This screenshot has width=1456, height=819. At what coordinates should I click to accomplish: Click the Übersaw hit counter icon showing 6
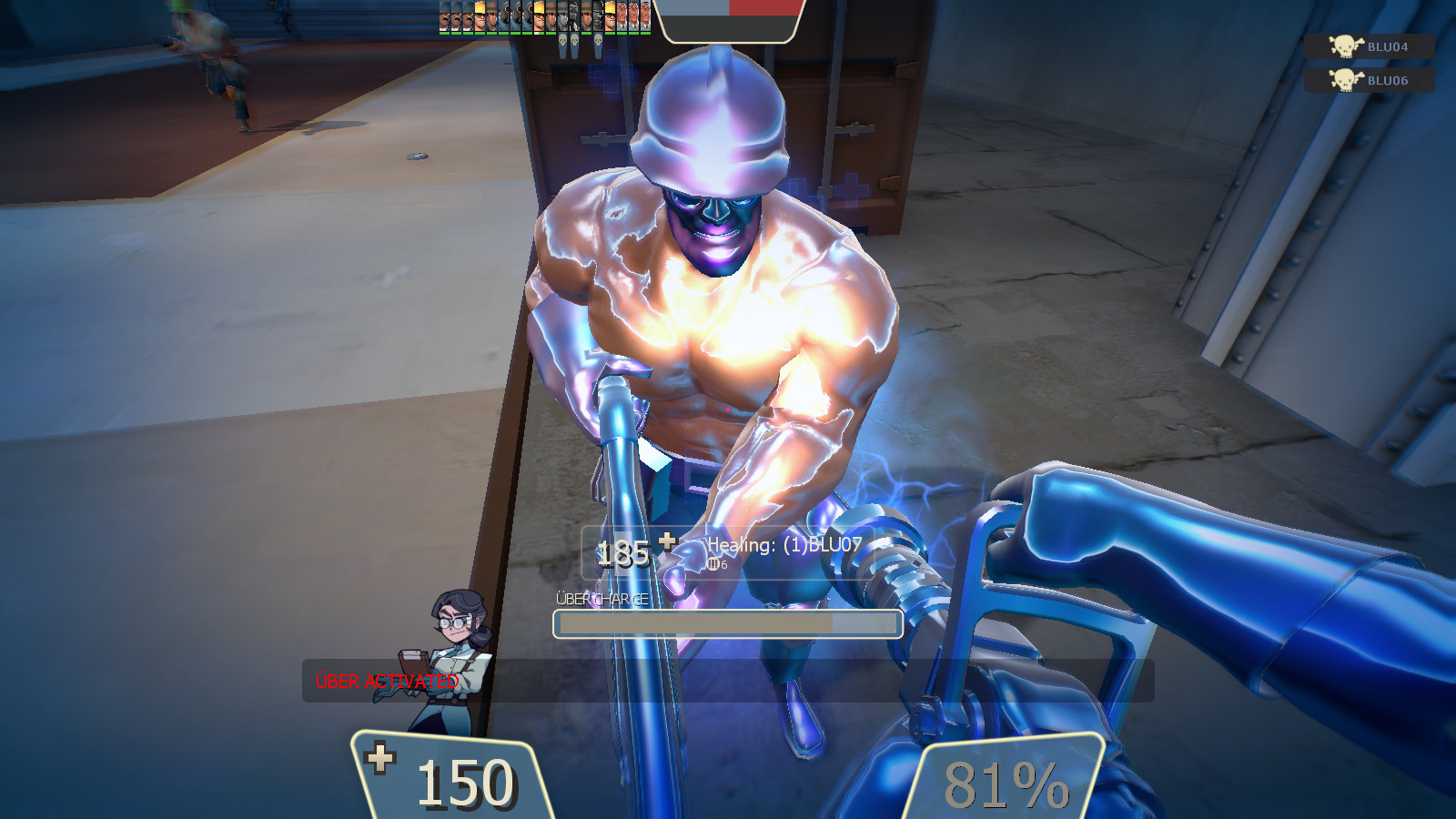(x=715, y=563)
